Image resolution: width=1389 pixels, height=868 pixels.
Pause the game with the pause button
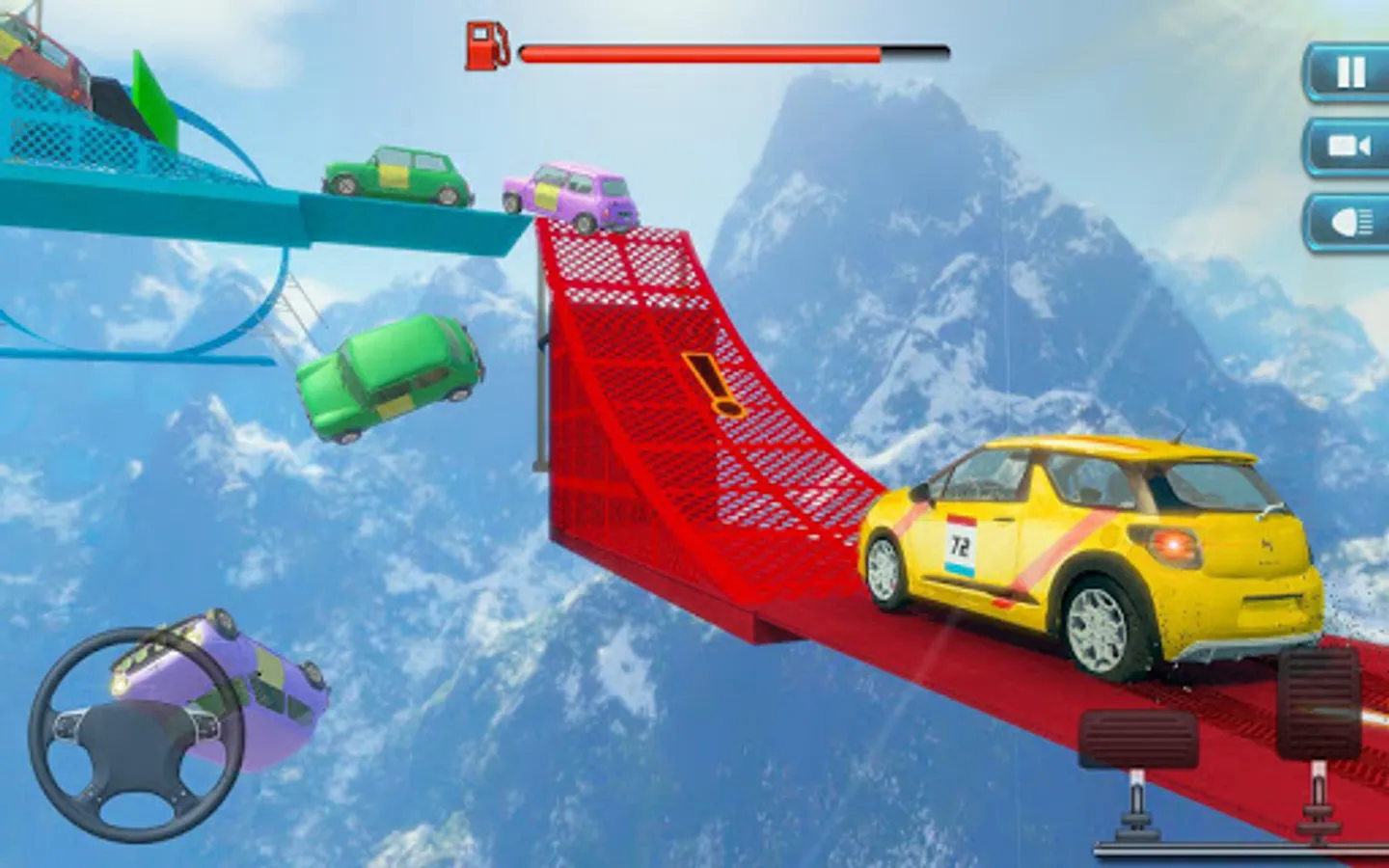point(1350,72)
